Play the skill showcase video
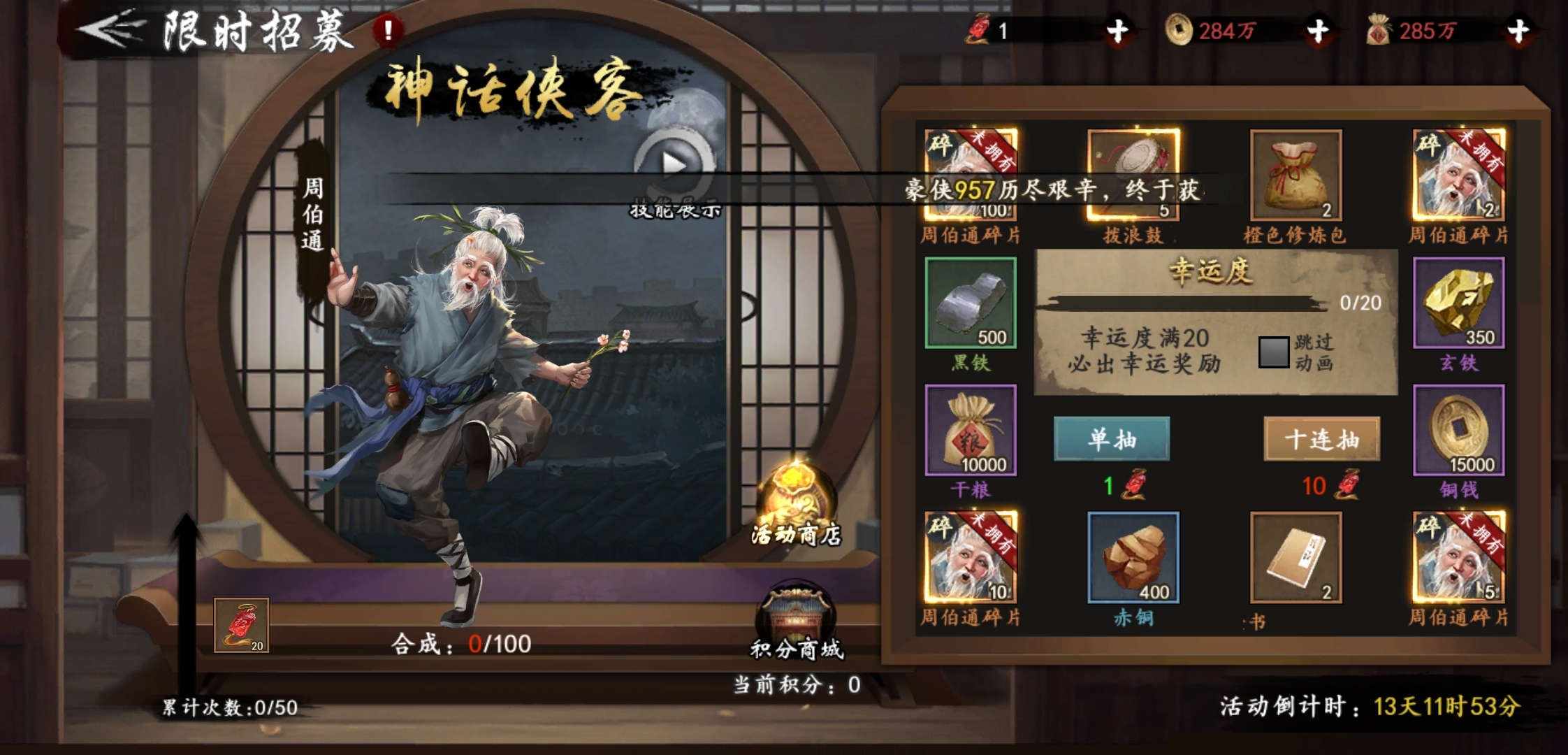The width and height of the screenshot is (1568, 755). tap(674, 165)
